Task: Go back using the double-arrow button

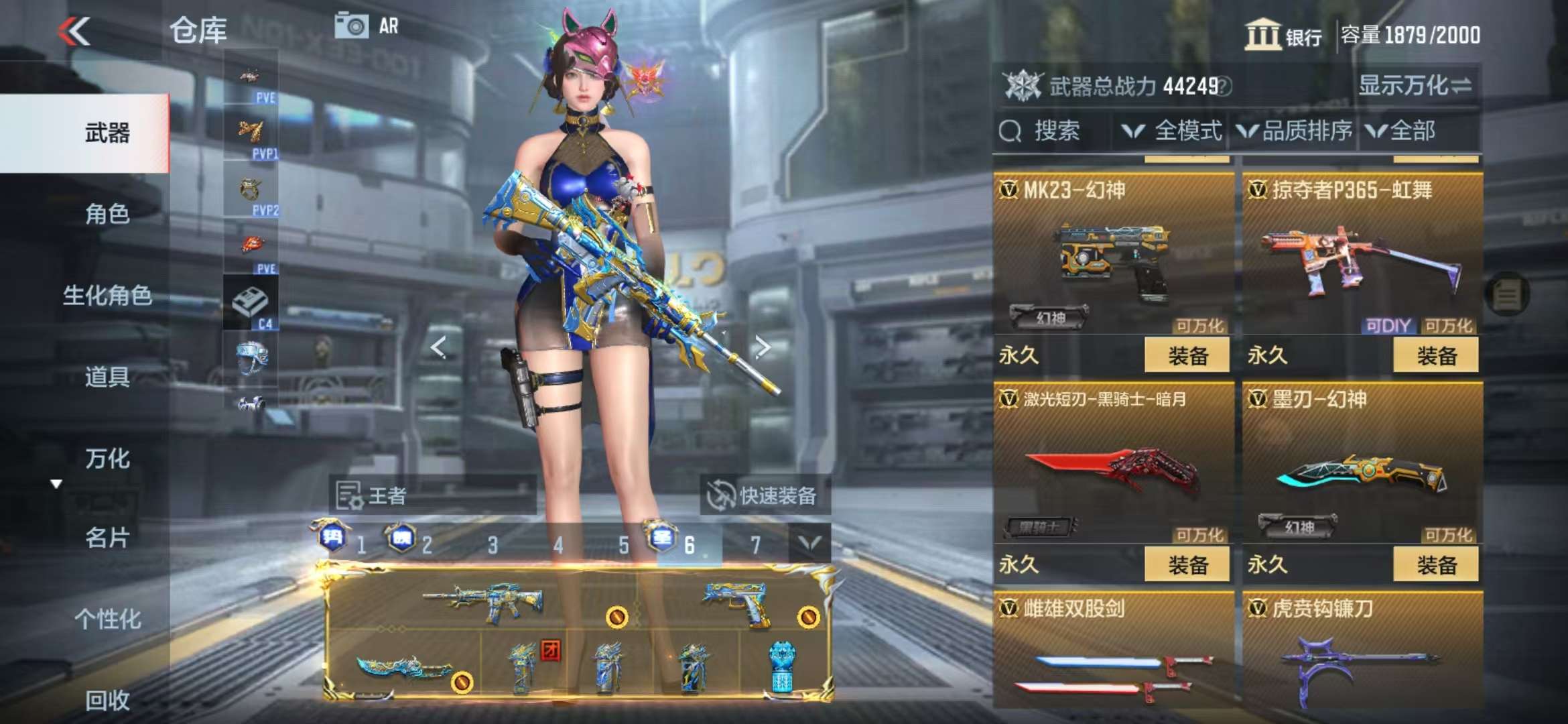Action: 74,32
